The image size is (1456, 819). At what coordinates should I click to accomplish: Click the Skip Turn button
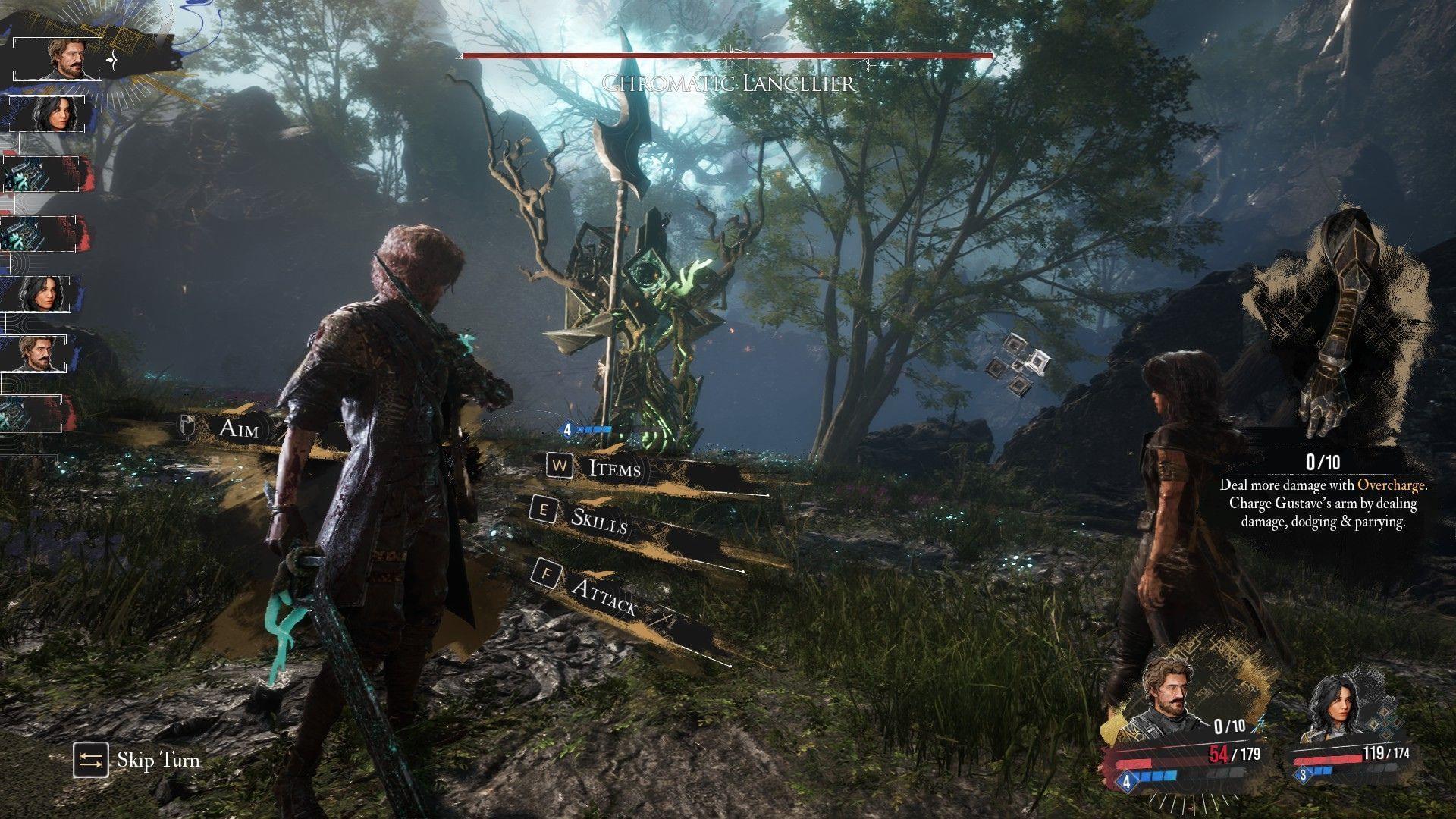[x=138, y=760]
